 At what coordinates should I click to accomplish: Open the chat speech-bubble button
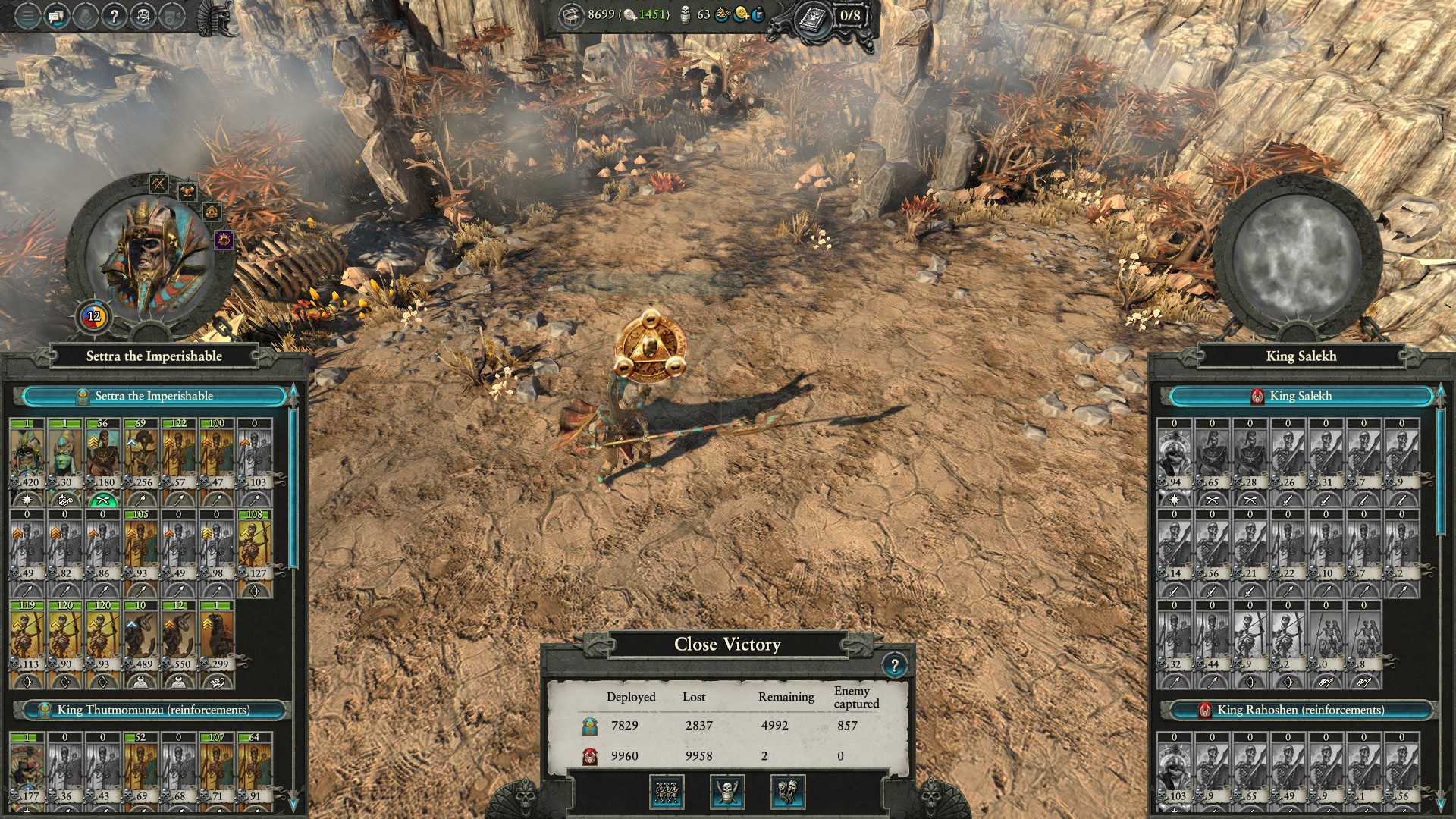[x=57, y=15]
